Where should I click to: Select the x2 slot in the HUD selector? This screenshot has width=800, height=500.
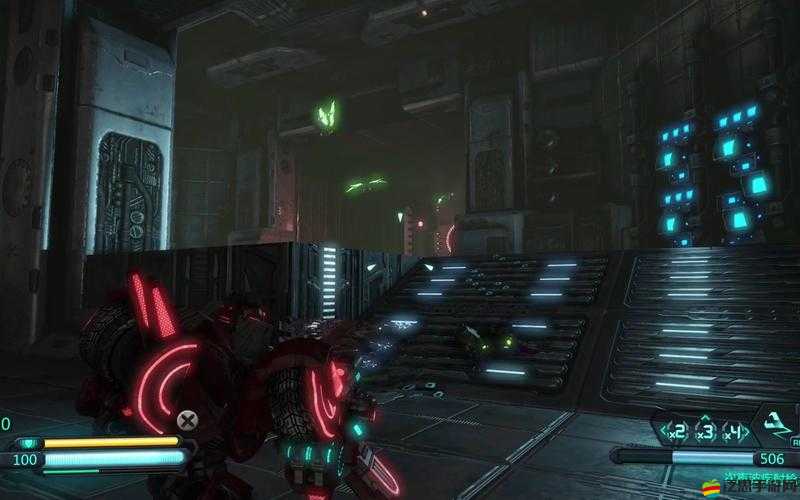(x=677, y=432)
